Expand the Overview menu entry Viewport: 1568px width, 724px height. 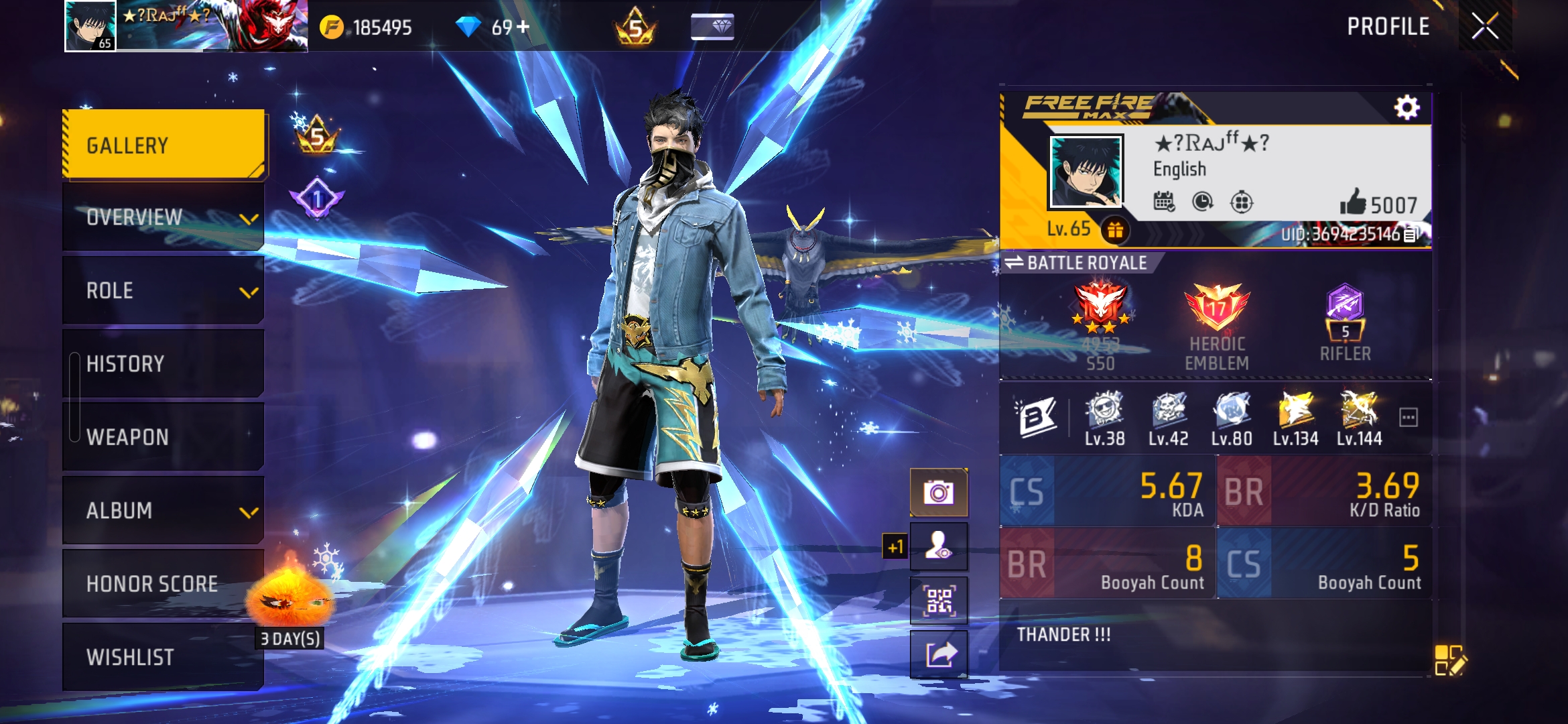point(164,217)
